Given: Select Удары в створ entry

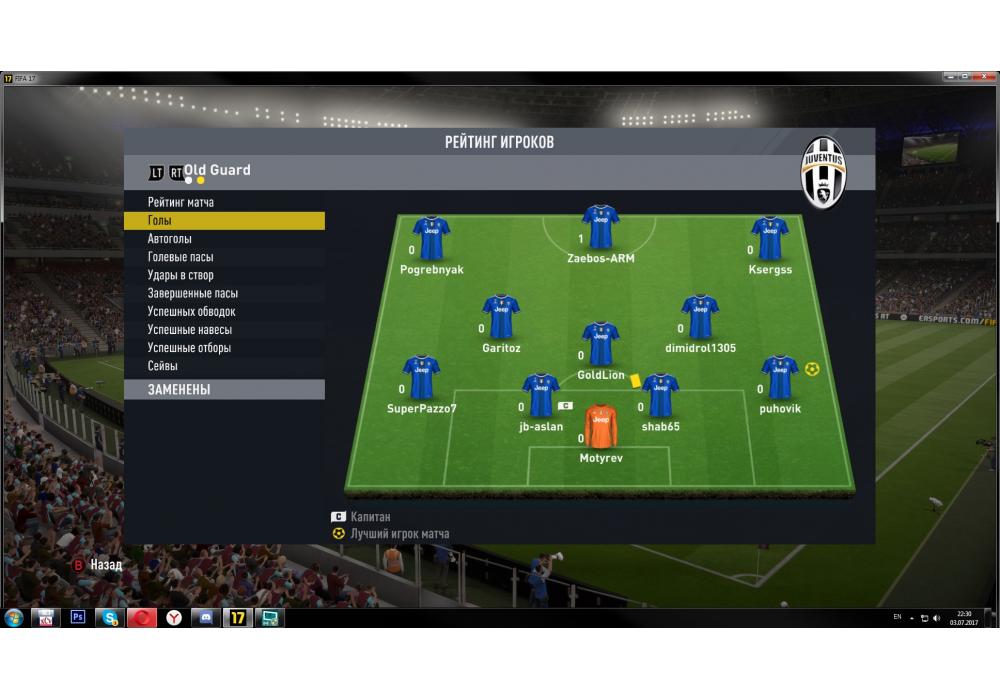Looking at the screenshot, I should pyautogui.click(x=180, y=275).
